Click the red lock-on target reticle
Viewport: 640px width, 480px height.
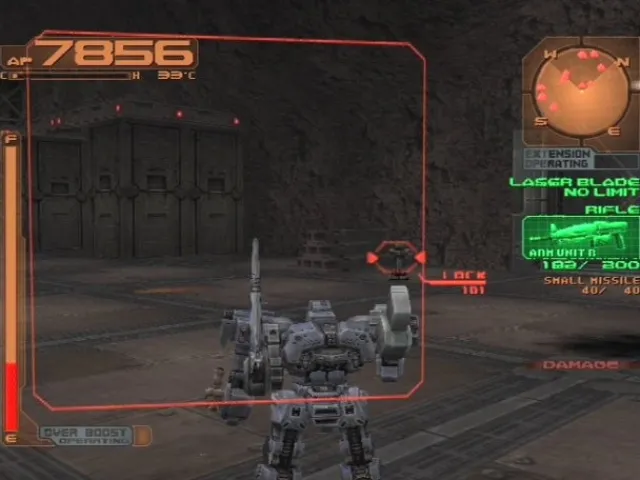point(397,258)
